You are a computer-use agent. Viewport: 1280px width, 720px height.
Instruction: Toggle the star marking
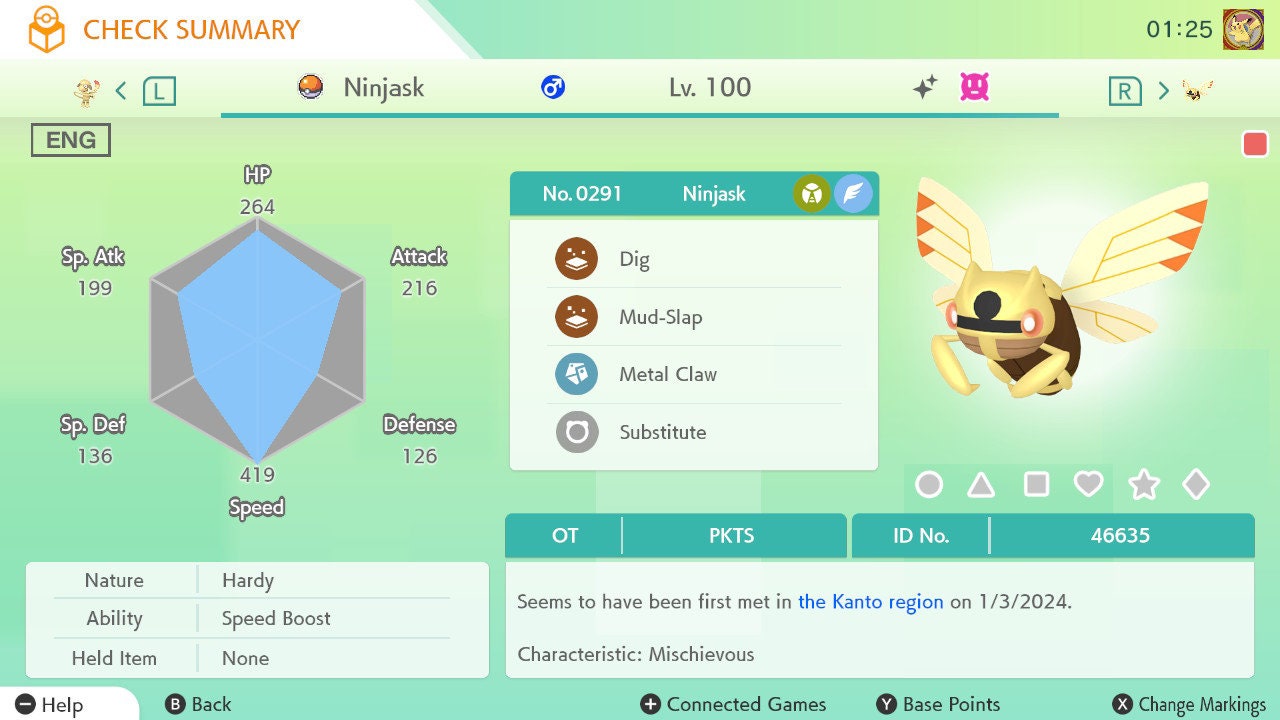pos(1143,485)
